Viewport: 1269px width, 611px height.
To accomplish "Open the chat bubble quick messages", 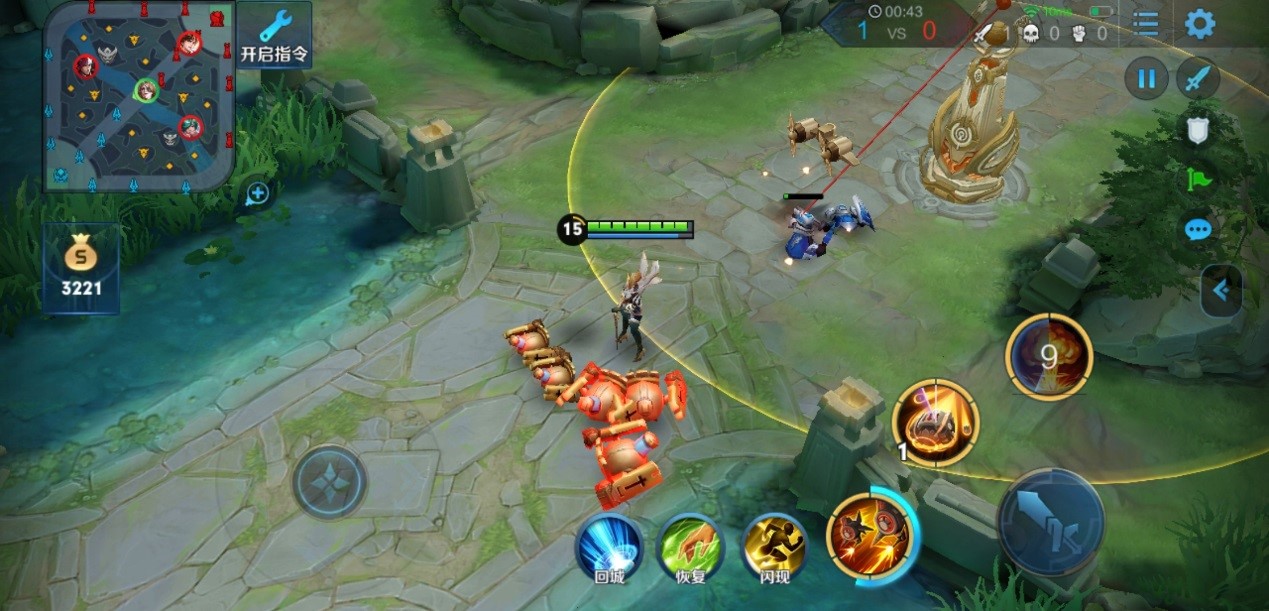I will 1198,230.
